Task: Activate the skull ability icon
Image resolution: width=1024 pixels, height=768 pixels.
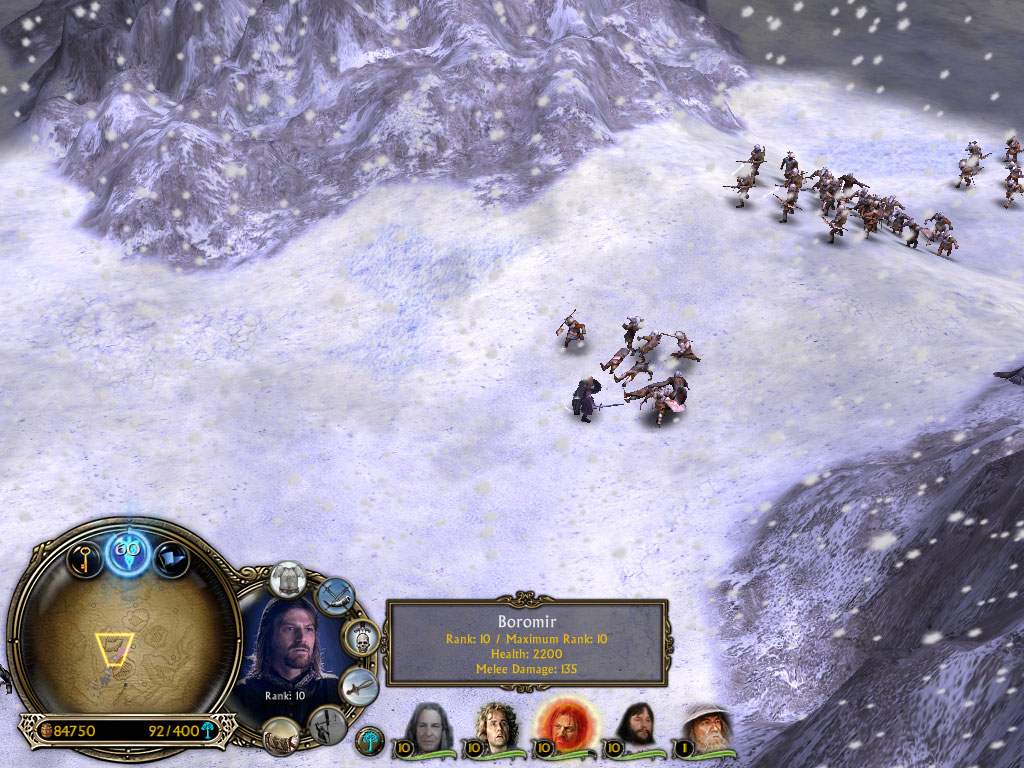Action: [x=360, y=637]
